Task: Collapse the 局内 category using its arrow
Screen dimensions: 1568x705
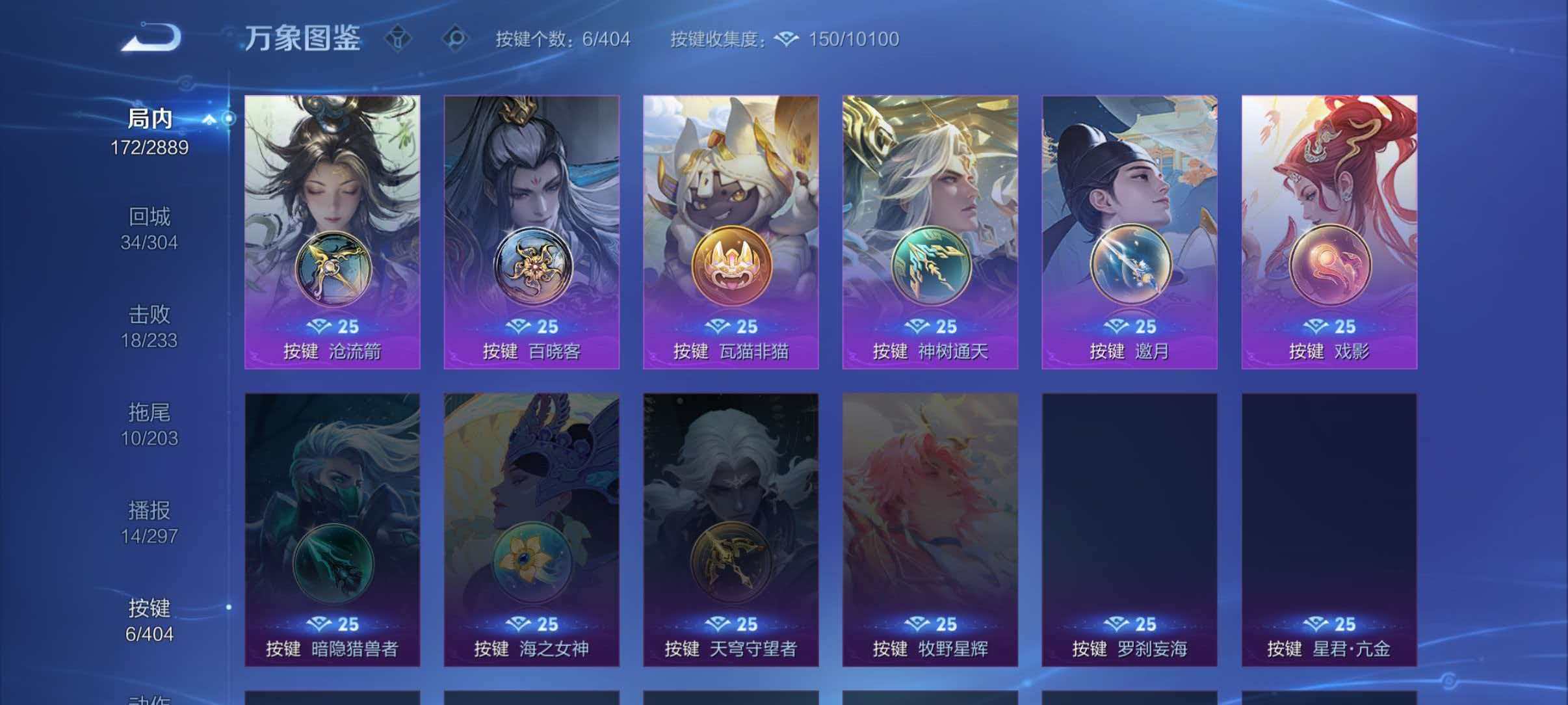Action: (209, 119)
